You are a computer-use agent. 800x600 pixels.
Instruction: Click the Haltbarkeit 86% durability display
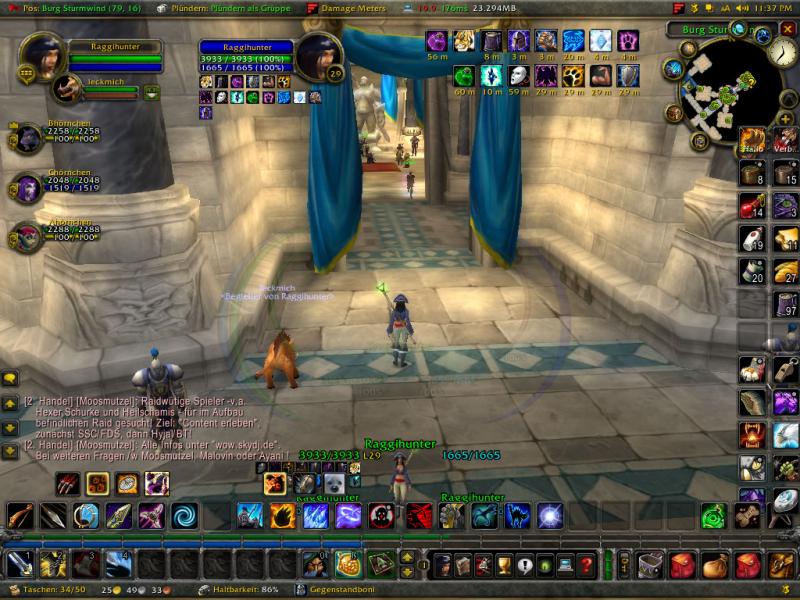245,591
